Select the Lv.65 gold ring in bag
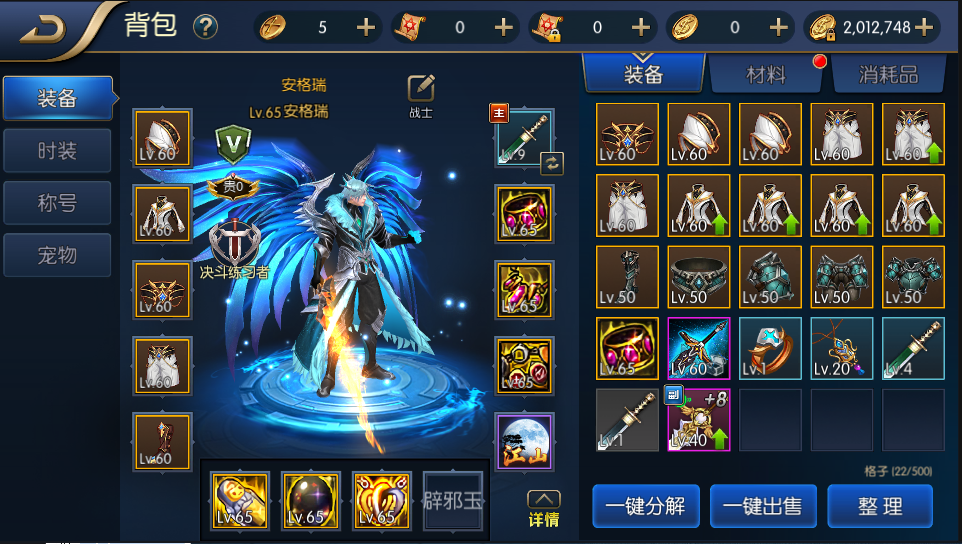 (x=627, y=348)
